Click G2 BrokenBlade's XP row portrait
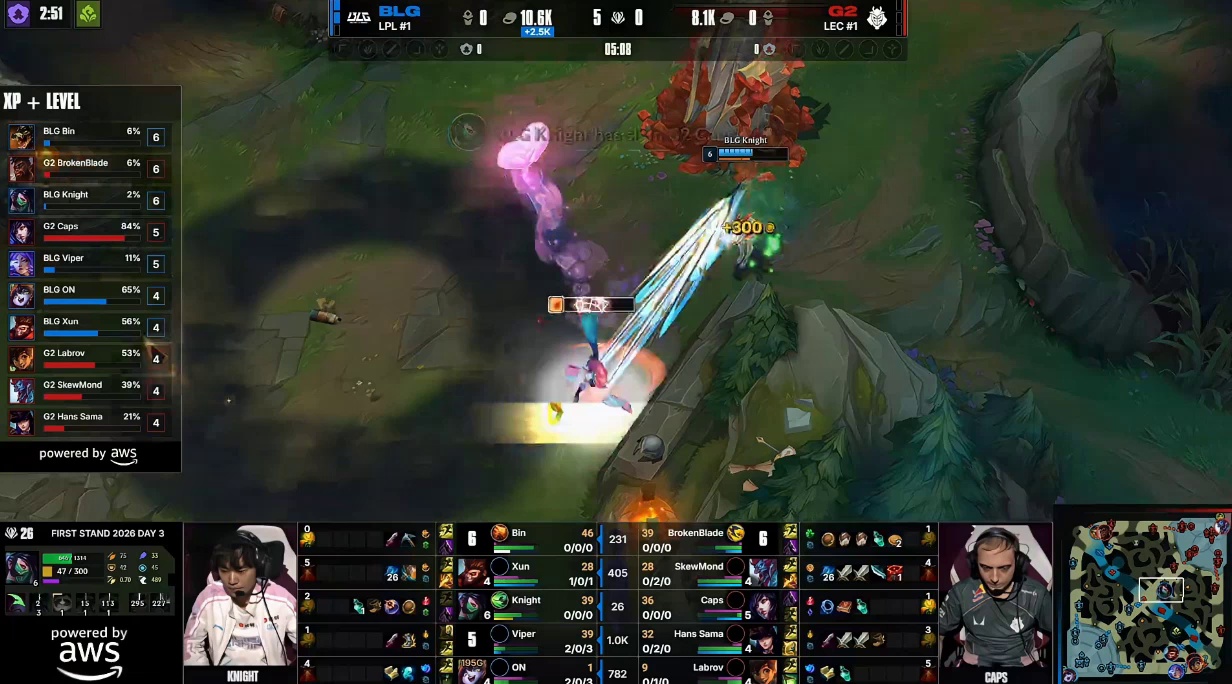 pyautogui.click(x=21, y=169)
